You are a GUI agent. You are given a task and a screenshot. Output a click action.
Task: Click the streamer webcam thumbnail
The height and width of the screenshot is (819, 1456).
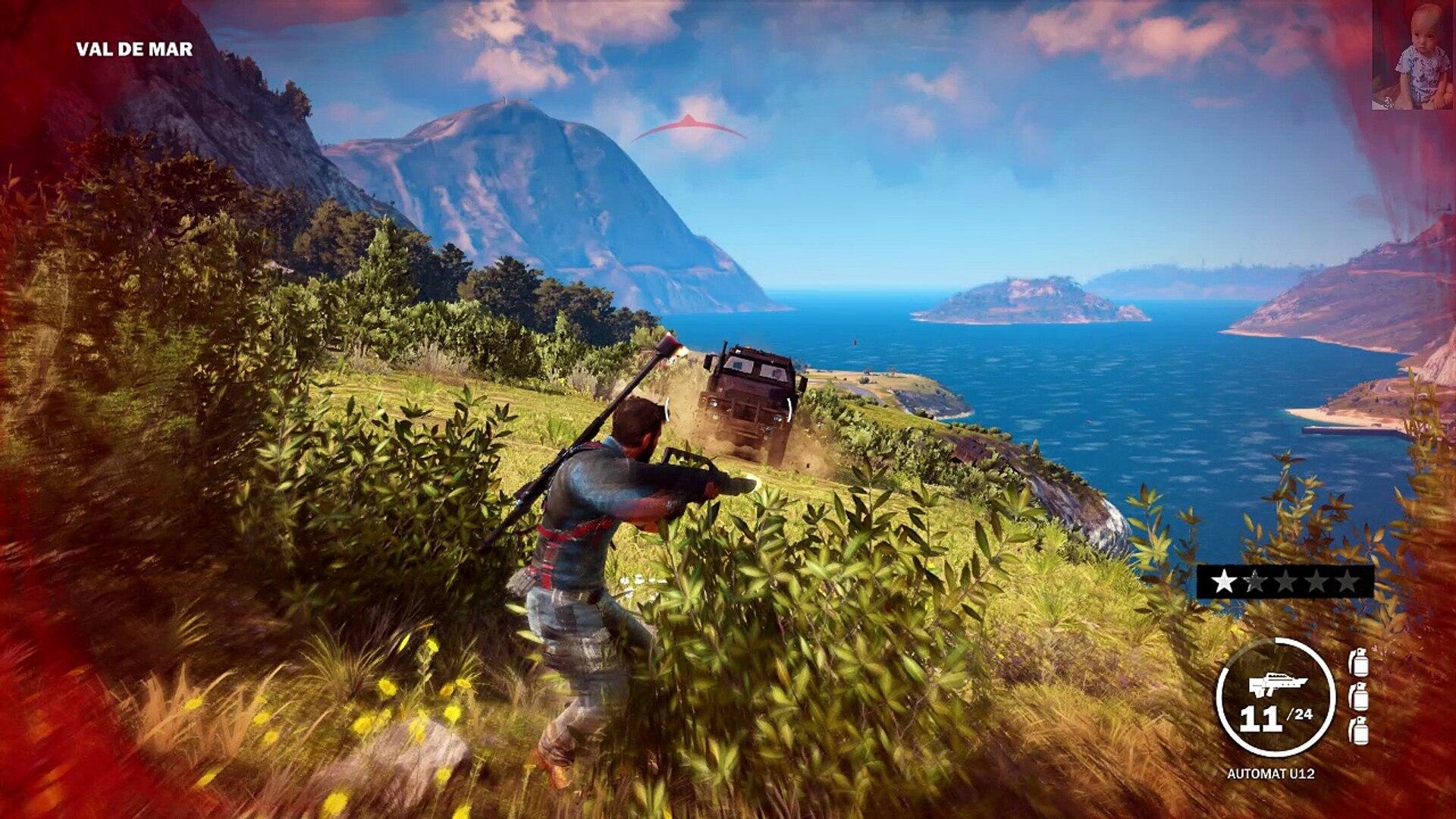[x=1412, y=55]
